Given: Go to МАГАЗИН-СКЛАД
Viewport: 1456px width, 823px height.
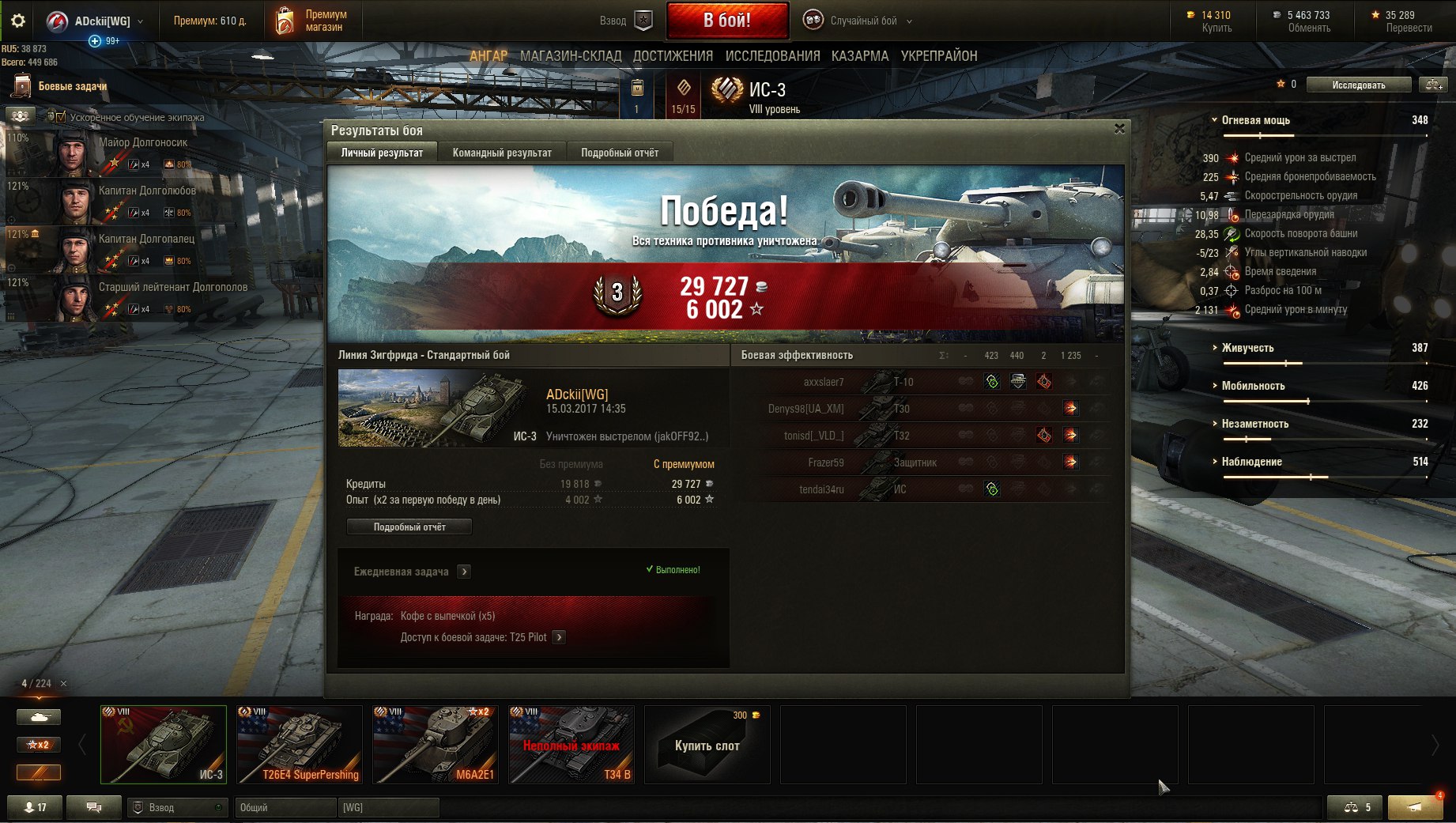Looking at the screenshot, I should pos(571,56).
